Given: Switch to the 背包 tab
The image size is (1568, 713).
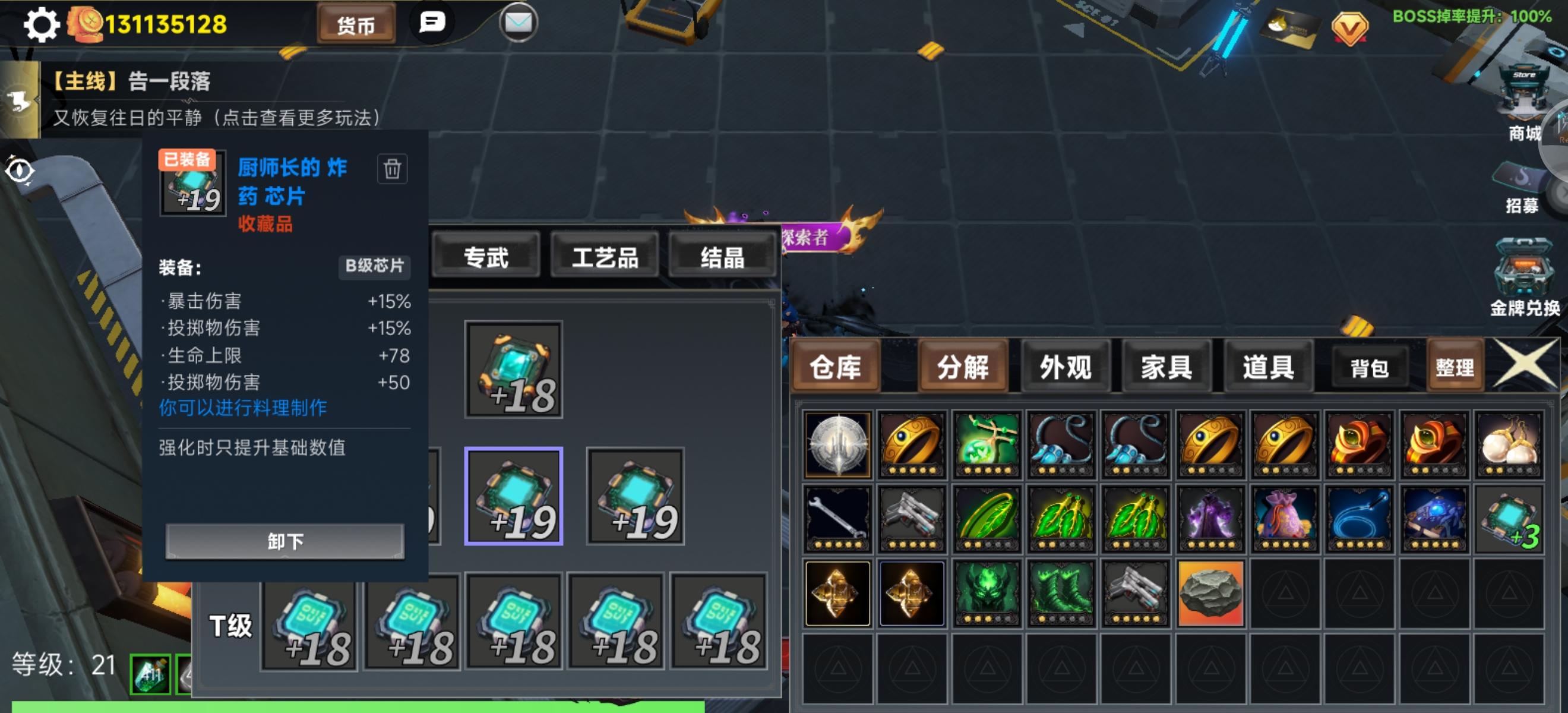Looking at the screenshot, I should click(1370, 366).
